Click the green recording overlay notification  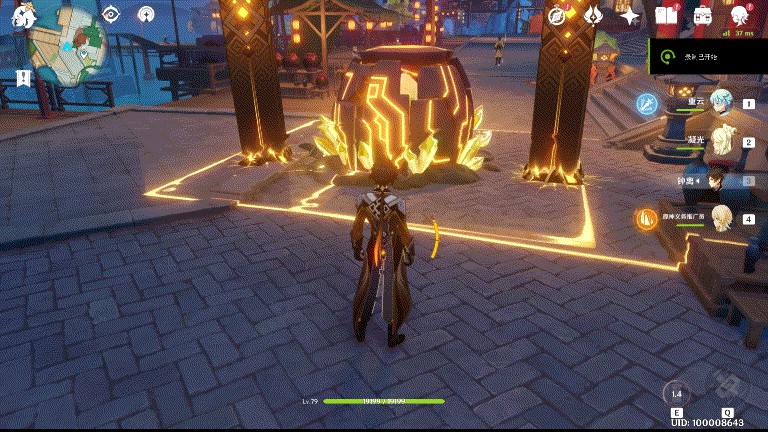tap(706, 58)
